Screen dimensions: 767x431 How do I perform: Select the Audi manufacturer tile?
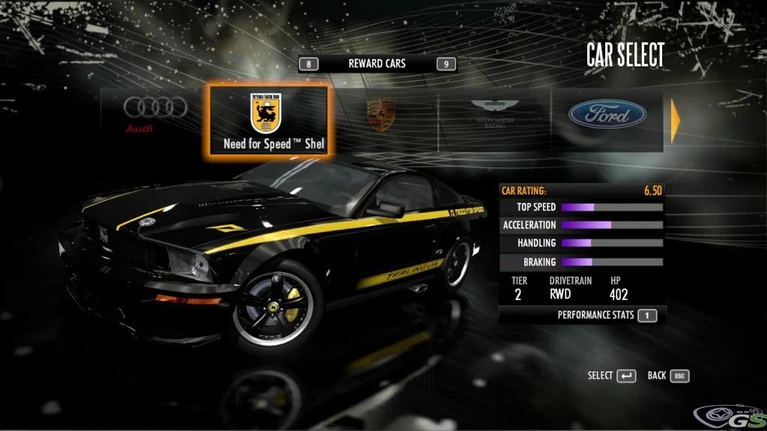coord(155,116)
